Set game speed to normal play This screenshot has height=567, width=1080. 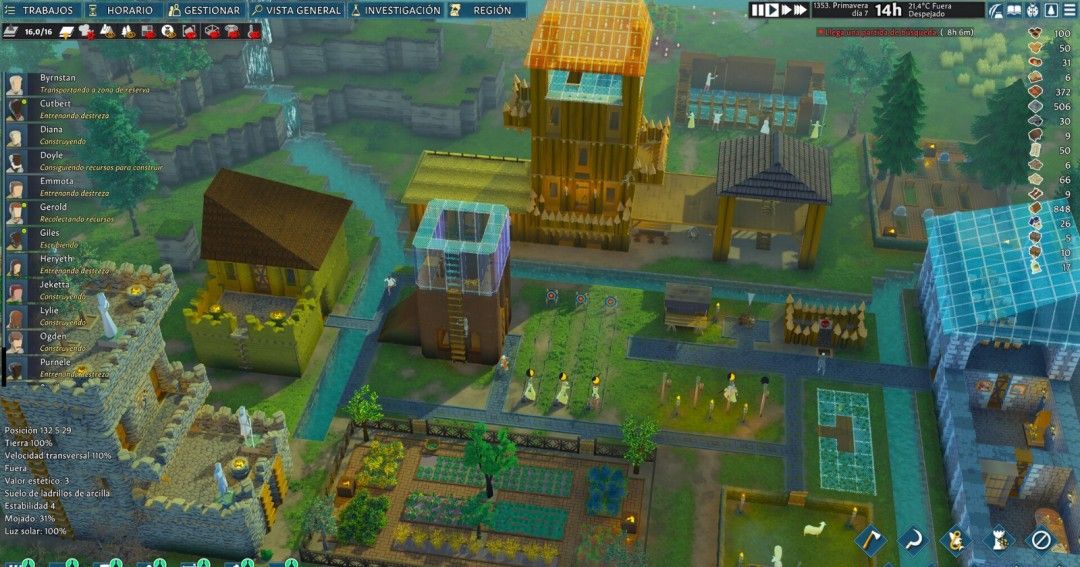point(773,10)
